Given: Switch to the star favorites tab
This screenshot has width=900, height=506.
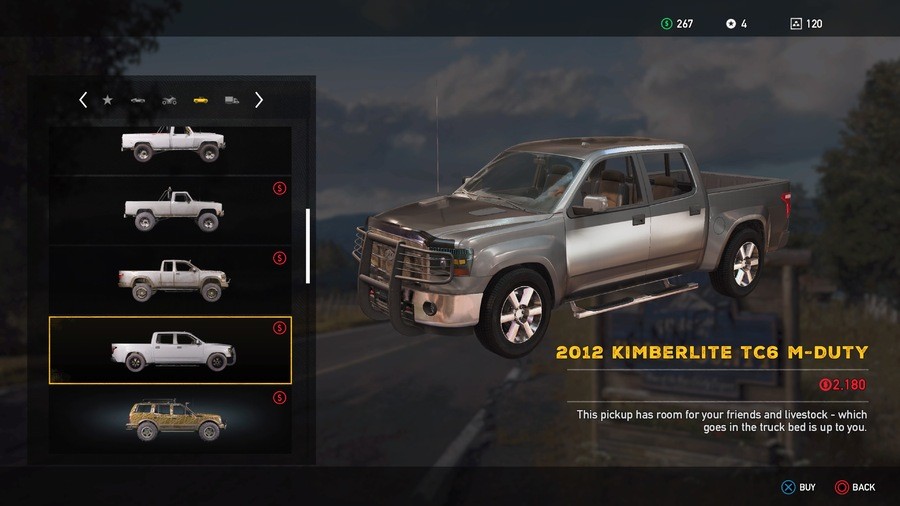Looking at the screenshot, I should [x=108, y=100].
